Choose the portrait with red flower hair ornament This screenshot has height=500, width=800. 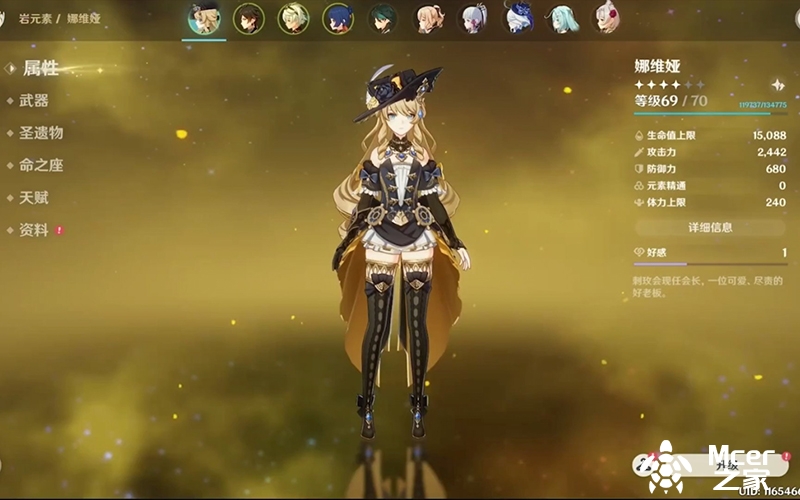pos(607,18)
